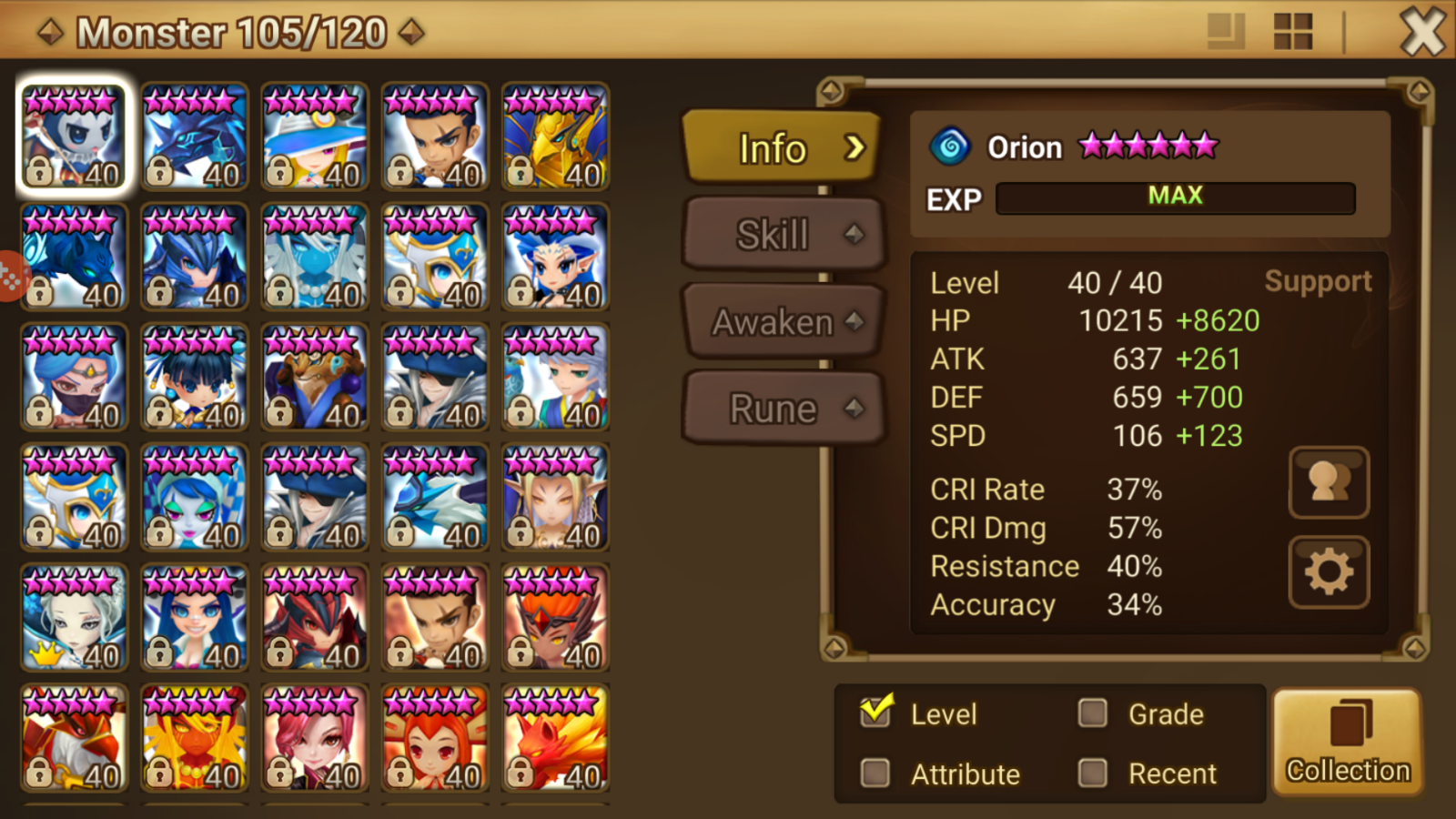Select the Info tab
Image resolution: width=1456 pixels, height=819 pixels.
[x=773, y=148]
